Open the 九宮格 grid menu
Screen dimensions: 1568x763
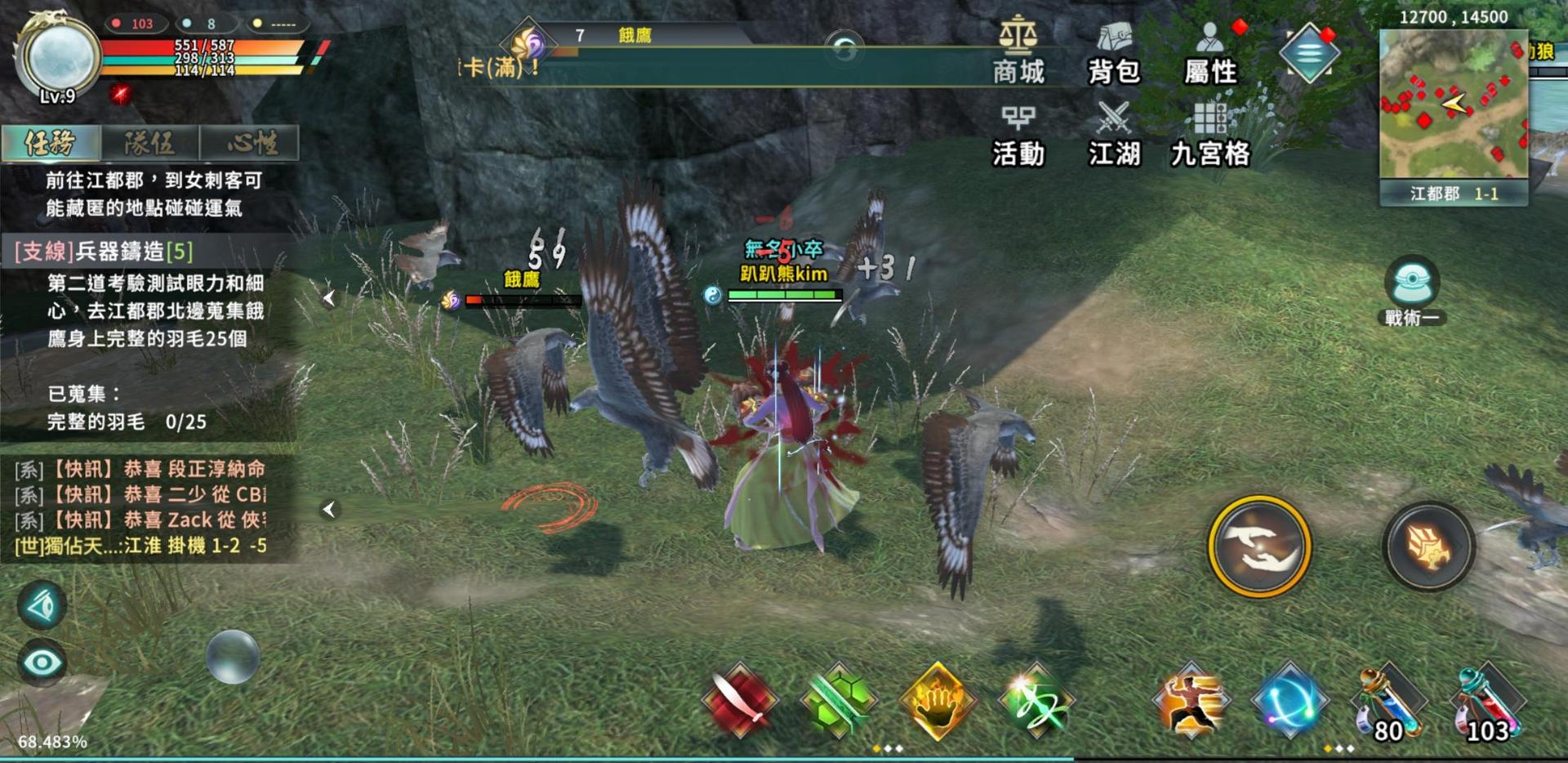point(1210,135)
